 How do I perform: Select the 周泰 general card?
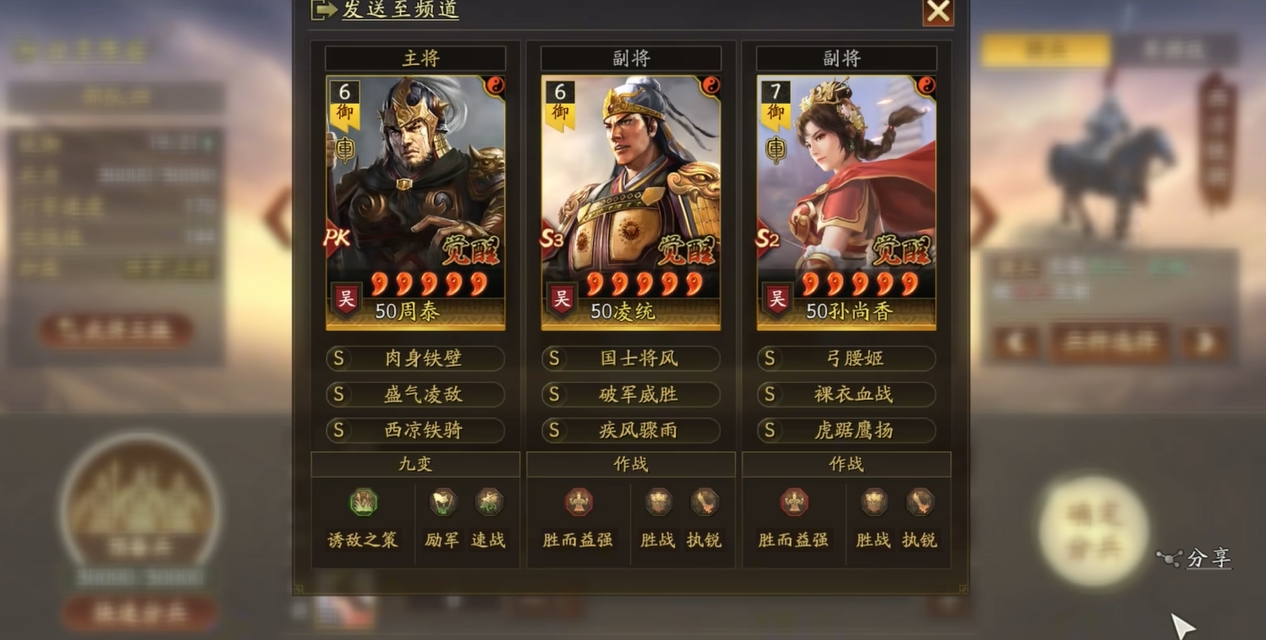(415, 202)
